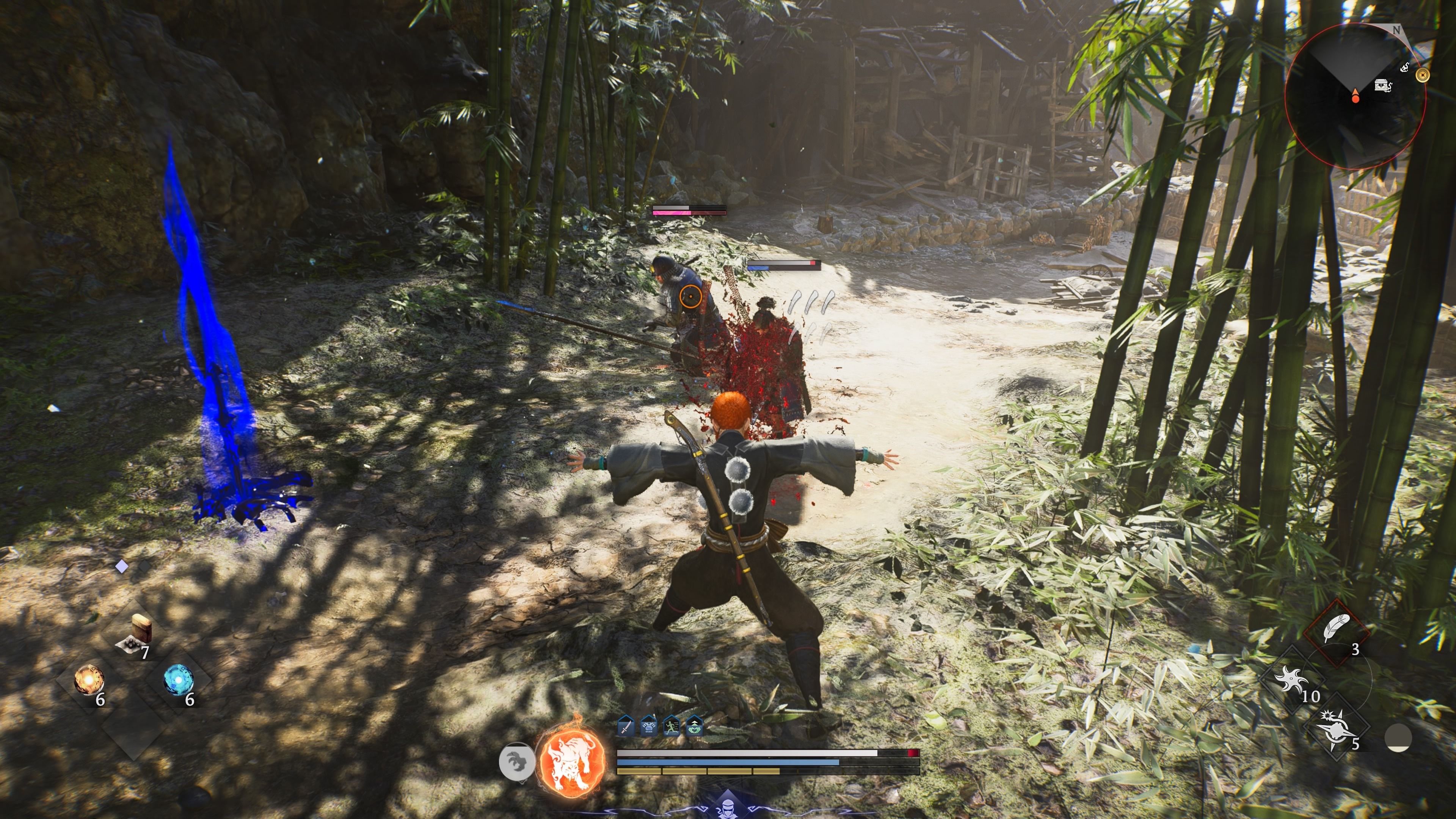The height and width of the screenshot is (819, 1456).
Task: Click the armor defense buff icon
Action: click(x=648, y=727)
